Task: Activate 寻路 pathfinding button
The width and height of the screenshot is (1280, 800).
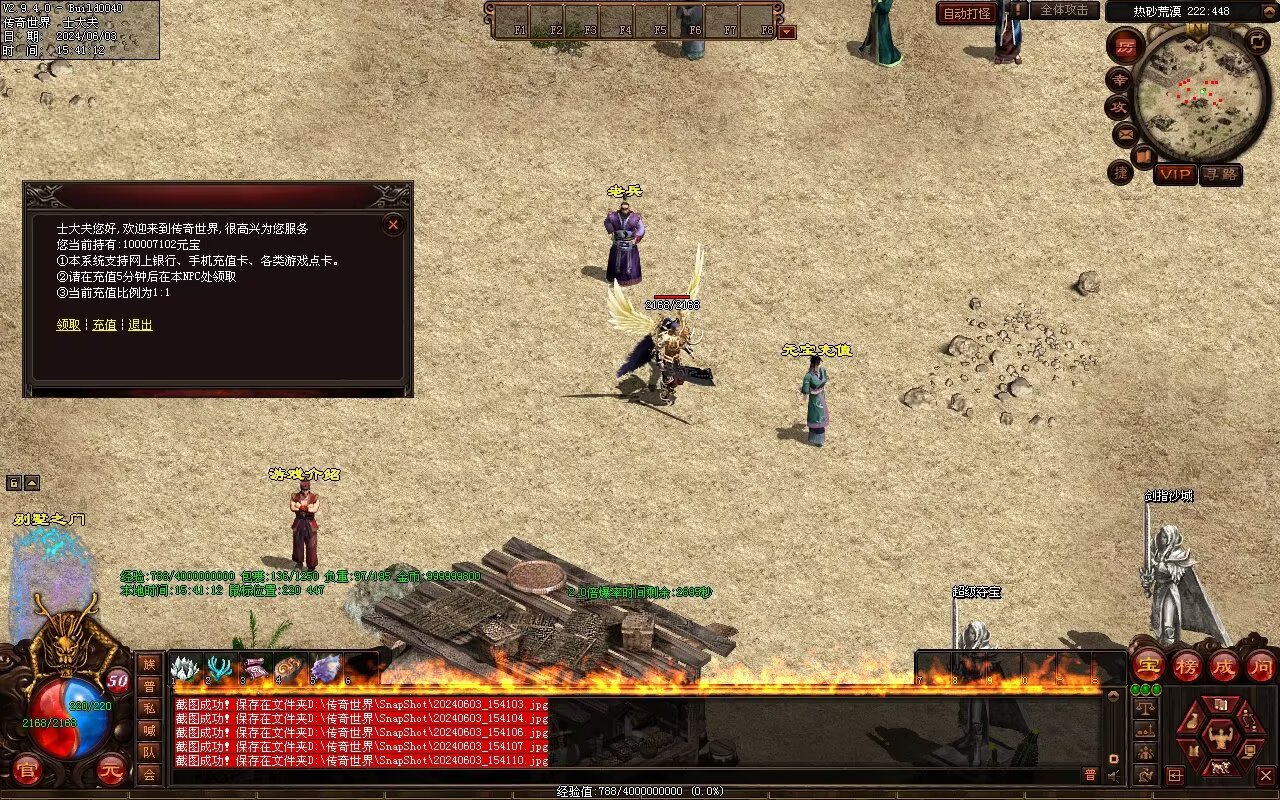Action: pyautogui.click(x=1220, y=174)
